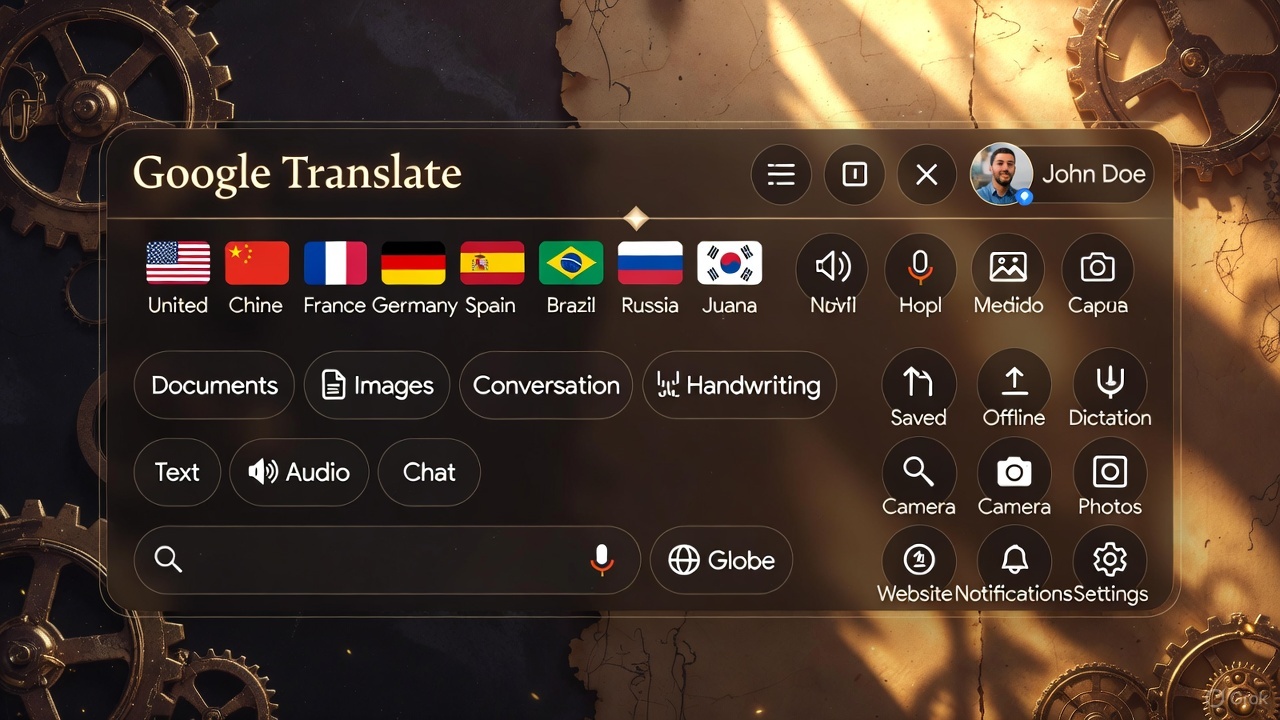Toggle Audio mode with speaker label
The width and height of the screenshot is (1280, 720).
coord(299,472)
